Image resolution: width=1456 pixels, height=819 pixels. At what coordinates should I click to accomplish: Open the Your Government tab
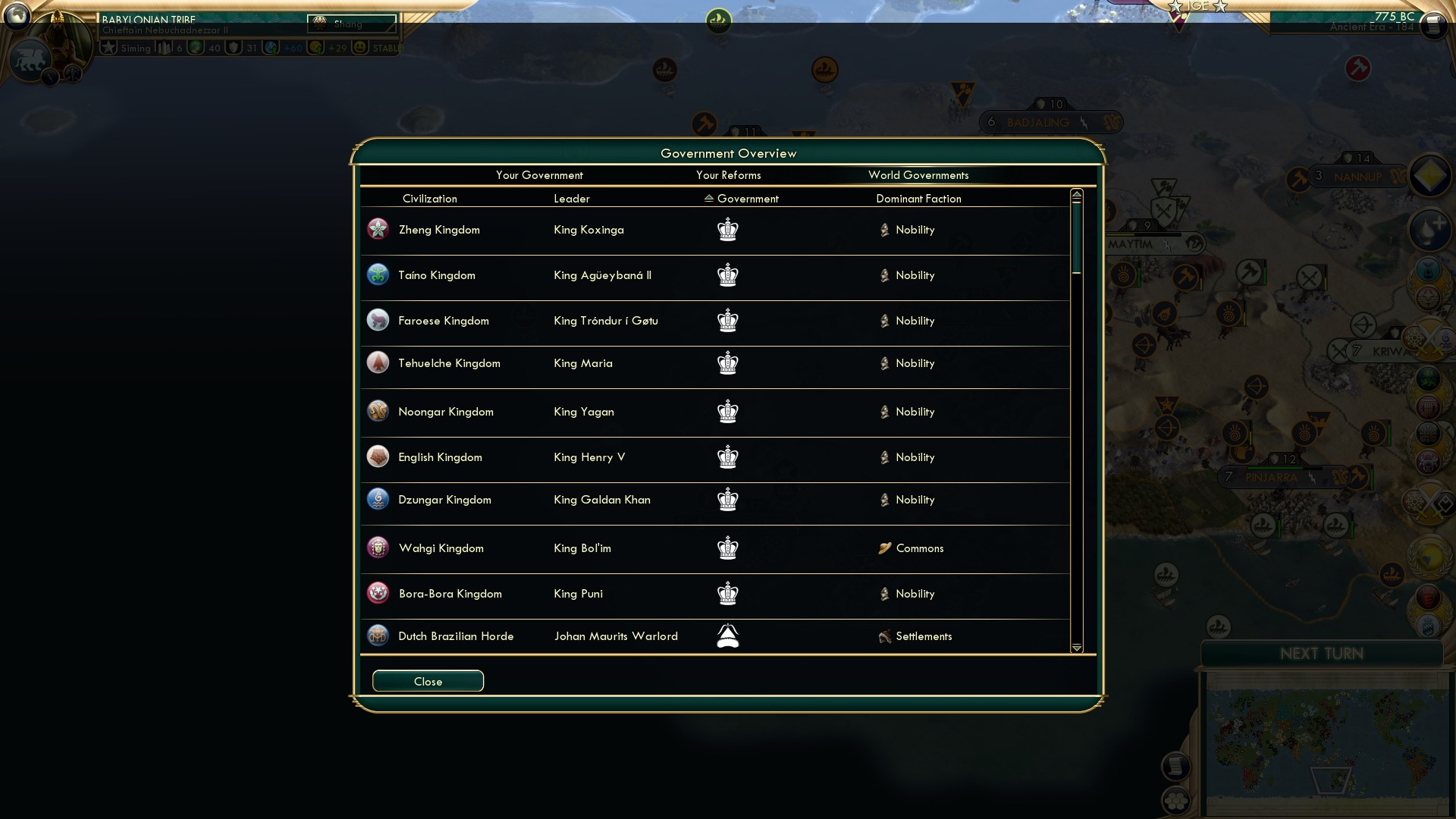pyautogui.click(x=539, y=175)
